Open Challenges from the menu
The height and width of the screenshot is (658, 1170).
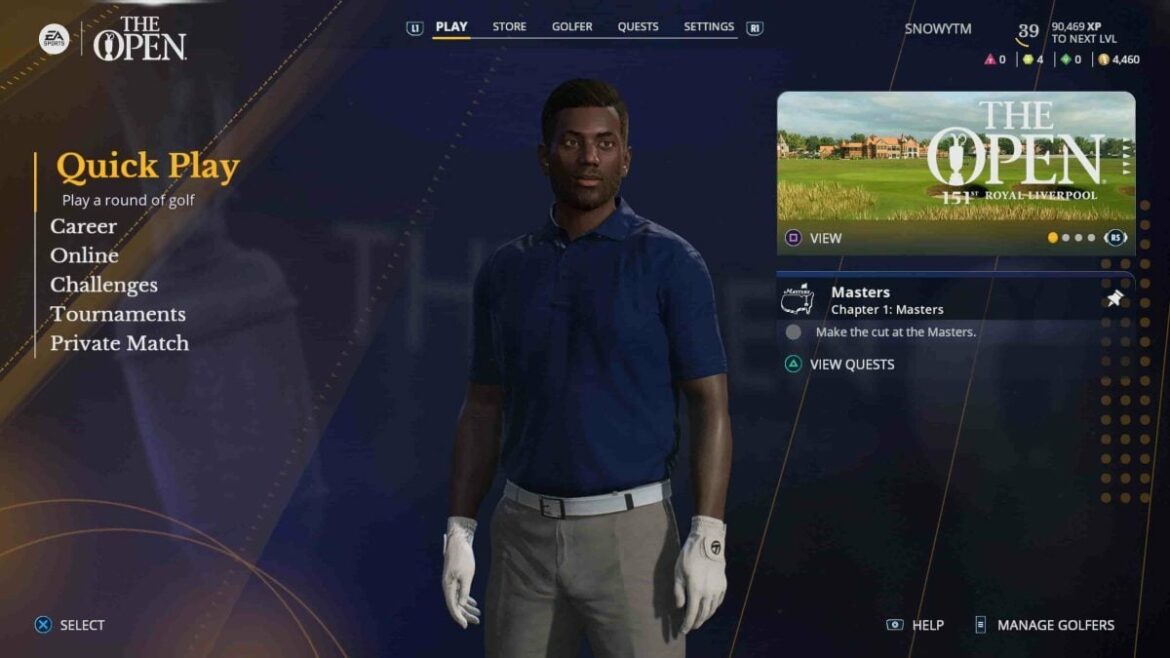[x=104, y=285]
